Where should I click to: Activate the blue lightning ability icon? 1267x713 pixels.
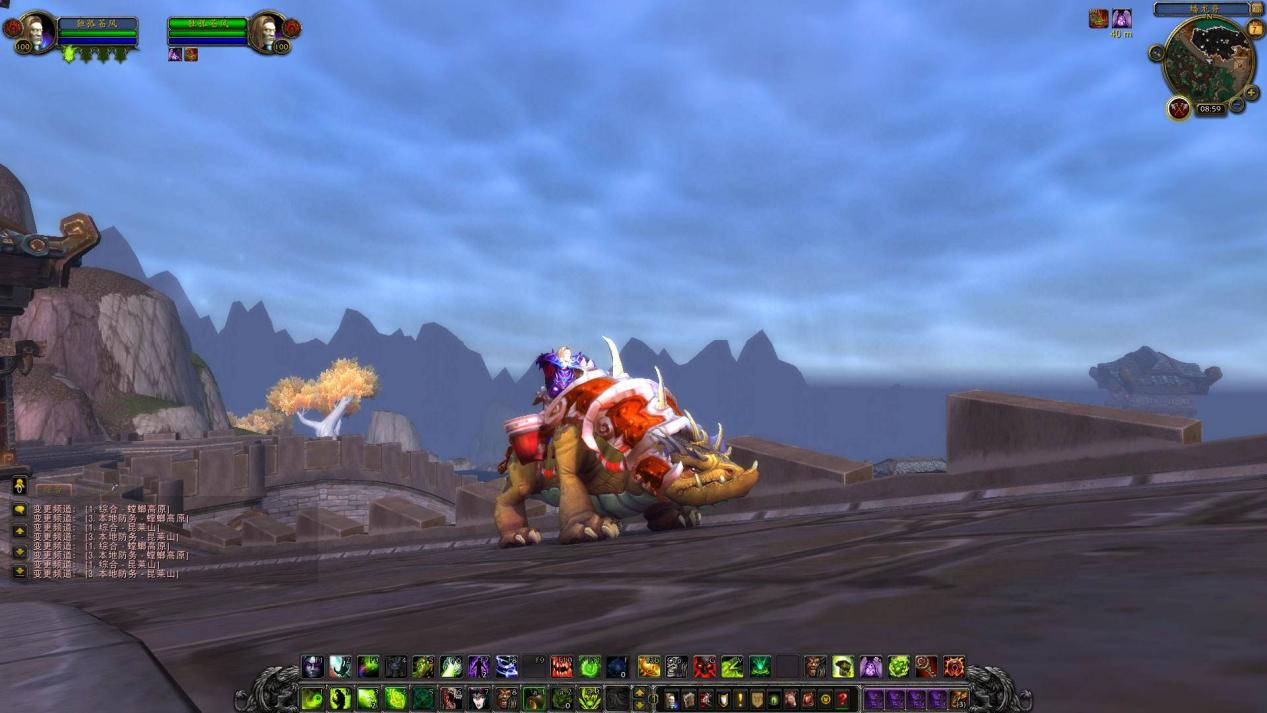coord(507,667)
